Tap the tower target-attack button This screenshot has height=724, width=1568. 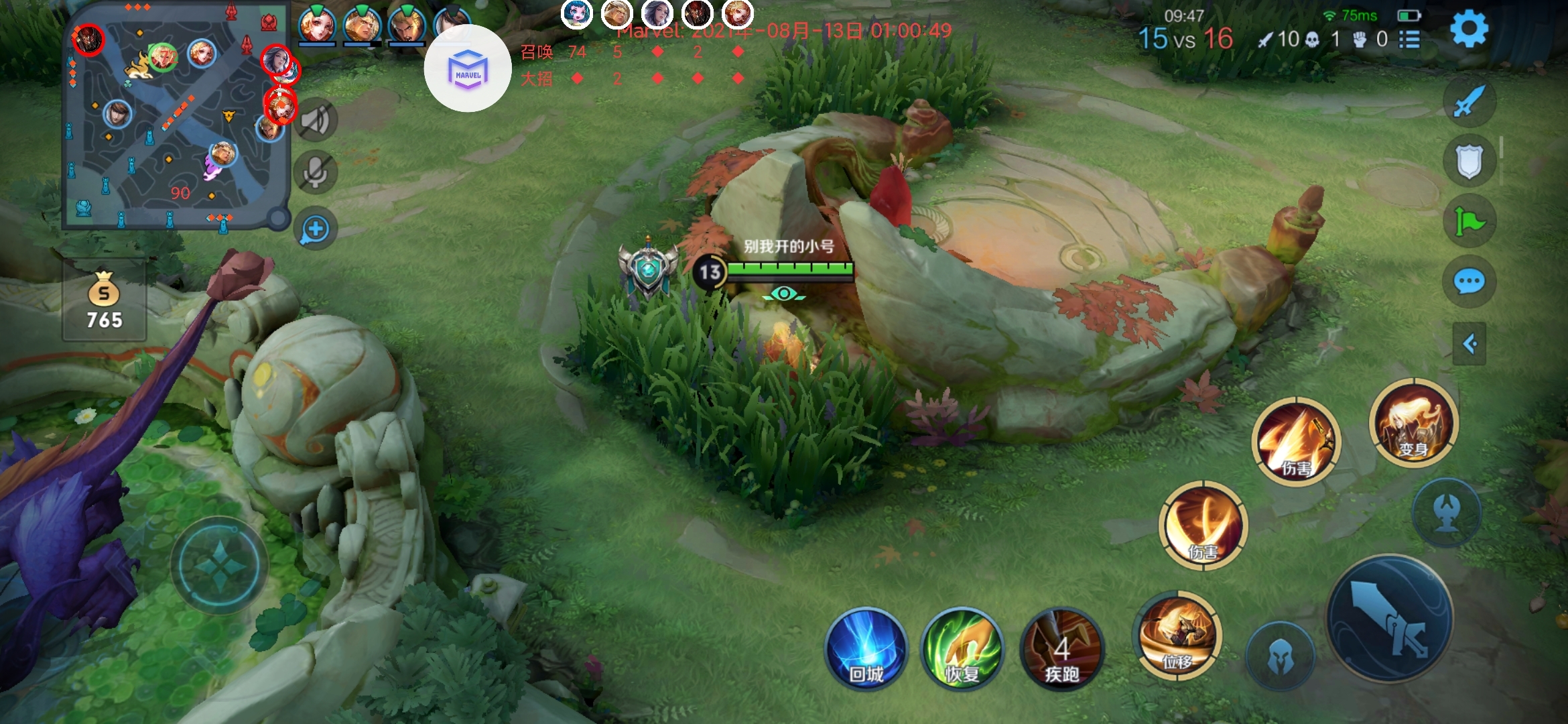click(x=1446, y=512)
